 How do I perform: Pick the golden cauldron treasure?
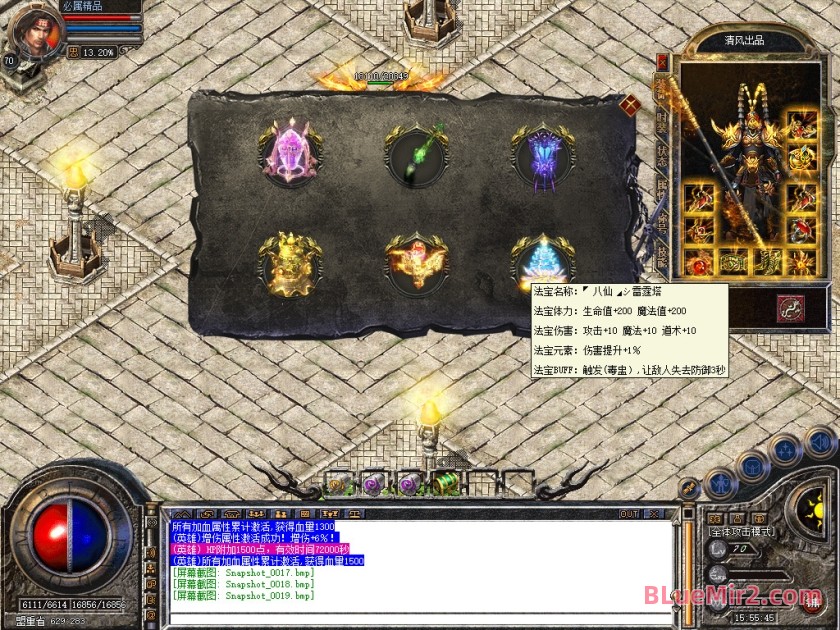pyautogui.click(x=289, y=264)
